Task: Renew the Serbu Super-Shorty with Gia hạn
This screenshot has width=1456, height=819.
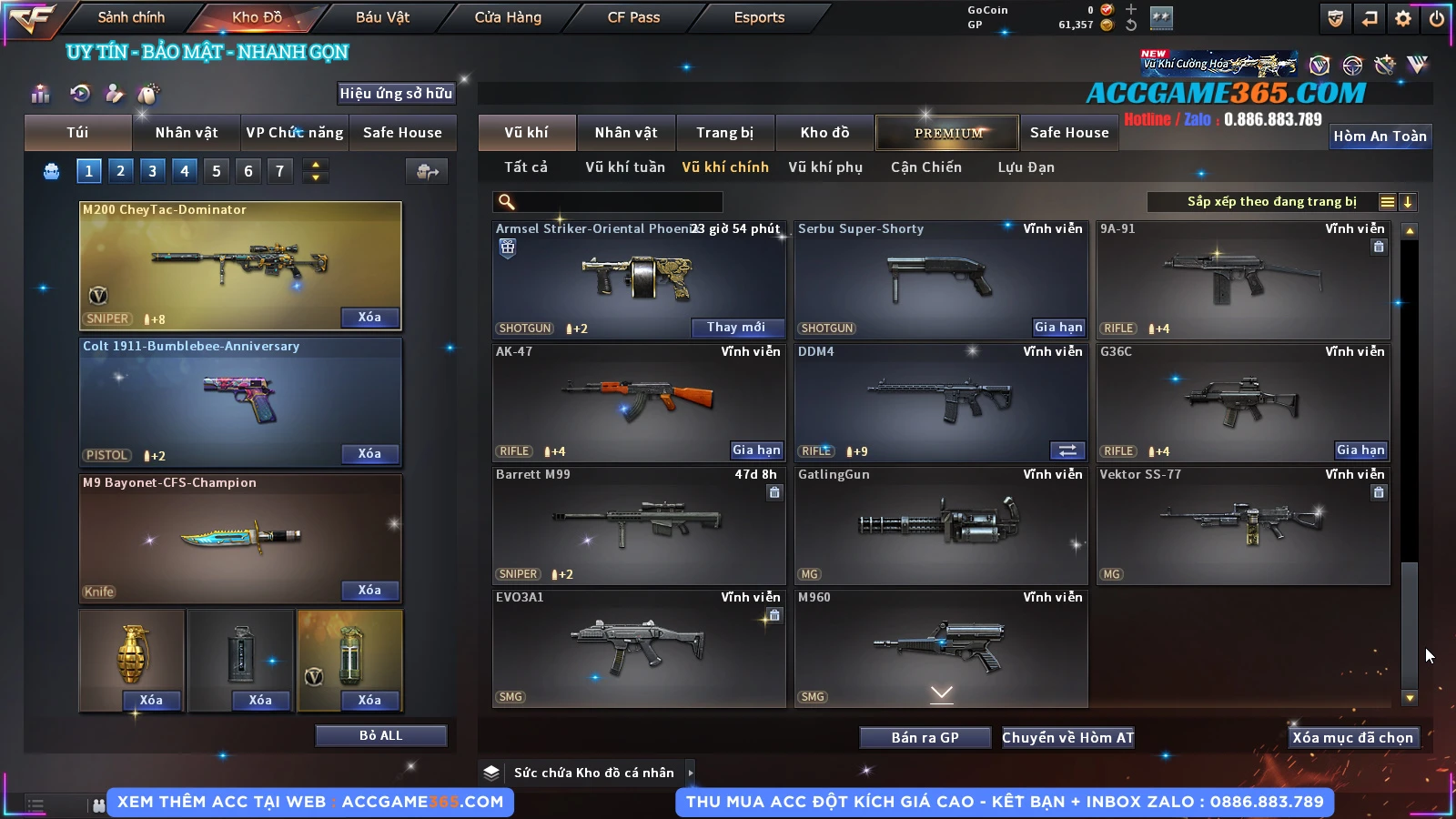Action: point(1058,328)
